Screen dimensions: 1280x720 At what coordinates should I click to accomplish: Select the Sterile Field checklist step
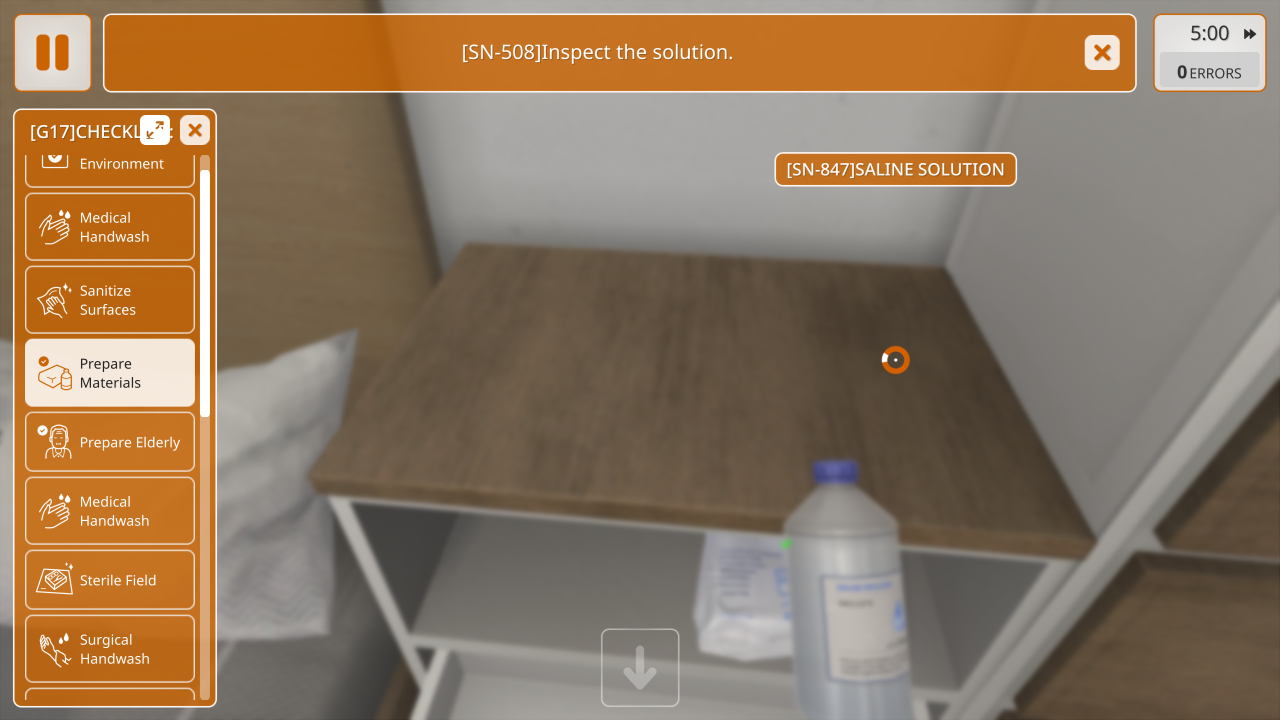click(110, 580)
